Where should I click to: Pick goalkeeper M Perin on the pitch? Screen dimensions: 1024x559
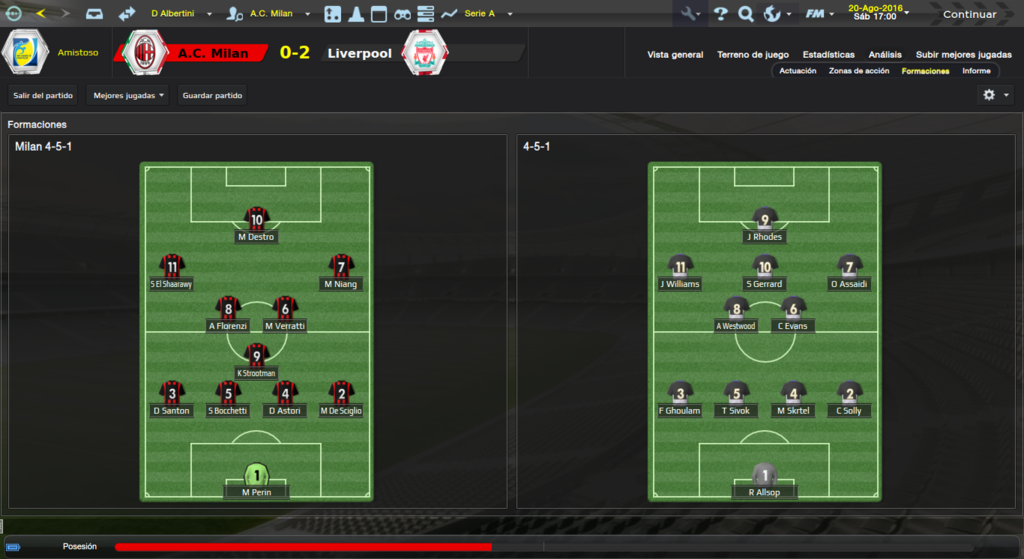click(257, 481)
